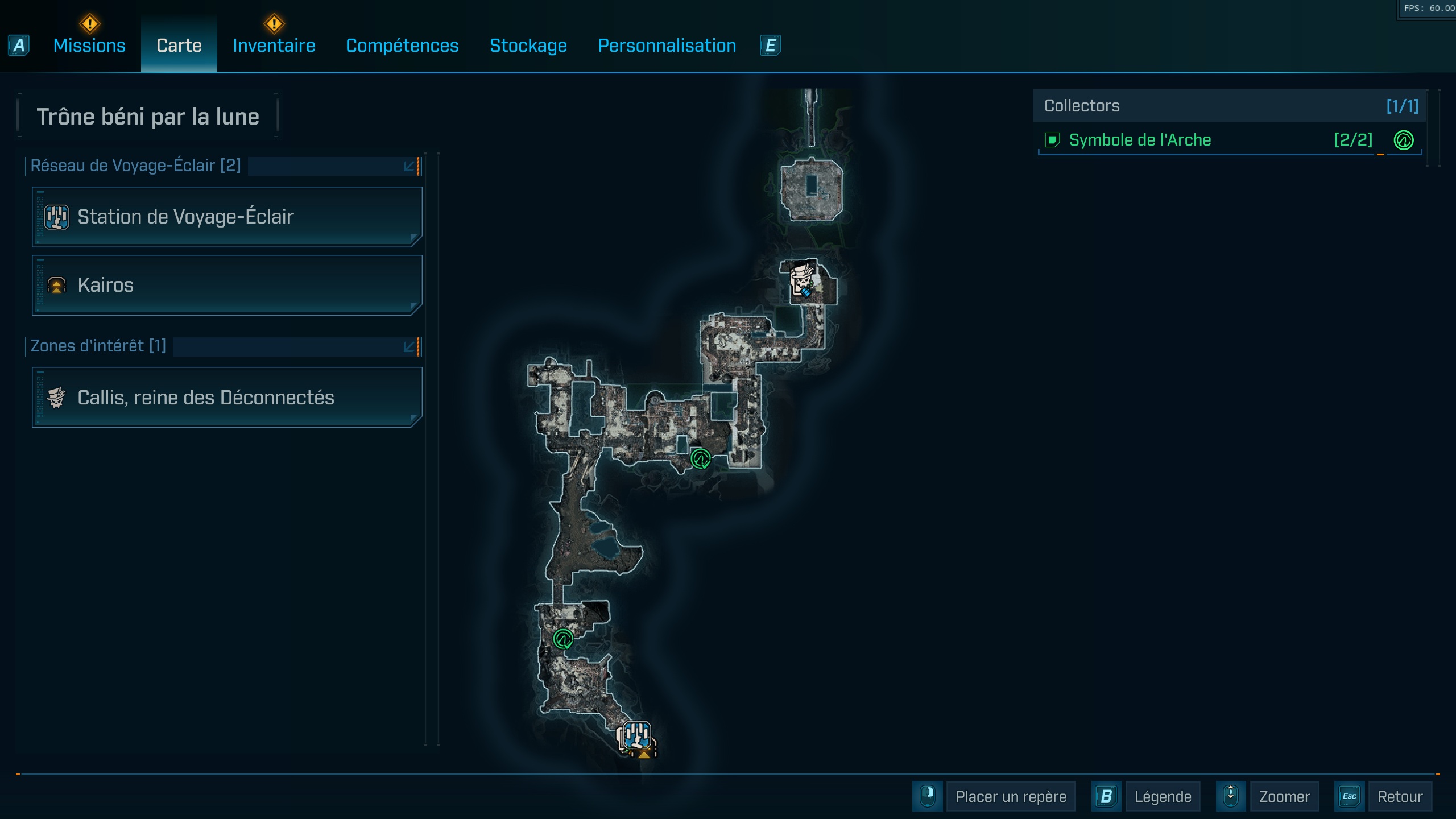Go to the Stockage tab
The image size is (1456, 819).
point(528,45)
